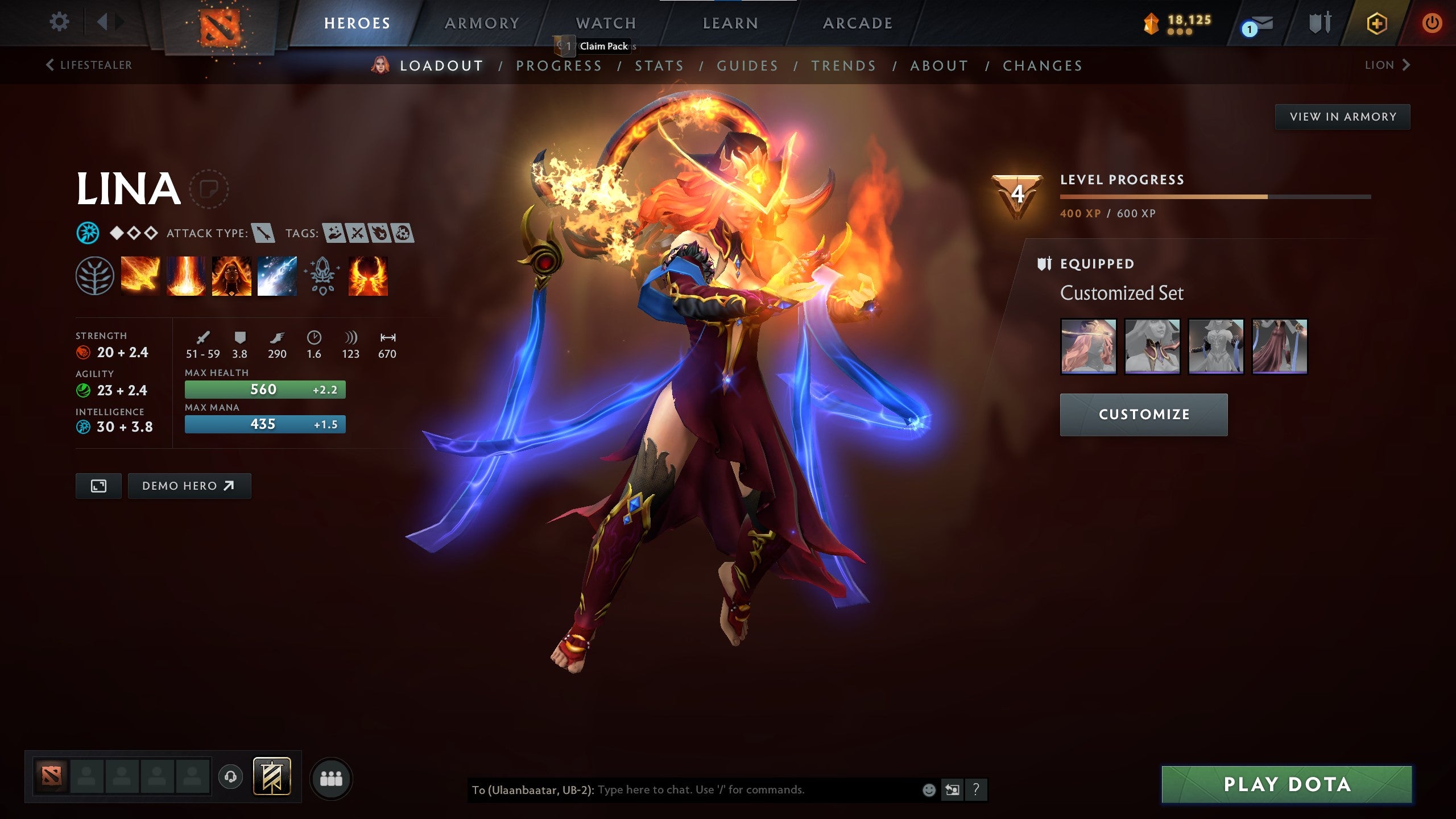
Task: Go to previous hero Lifestealer
Action: click(89, 65)
